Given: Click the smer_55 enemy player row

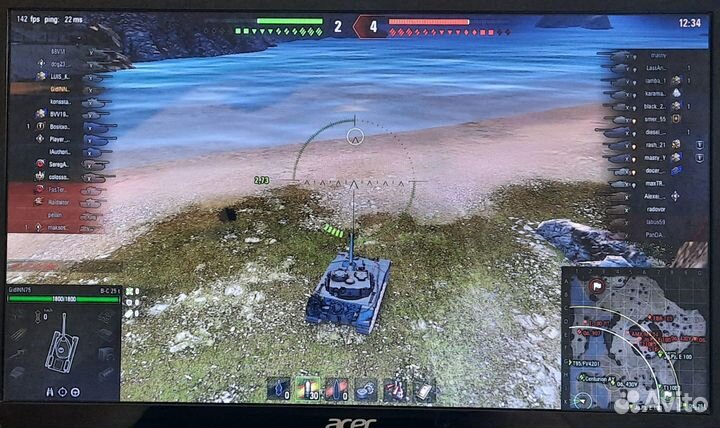Looking at the screenshot, I should click(655, 118).
